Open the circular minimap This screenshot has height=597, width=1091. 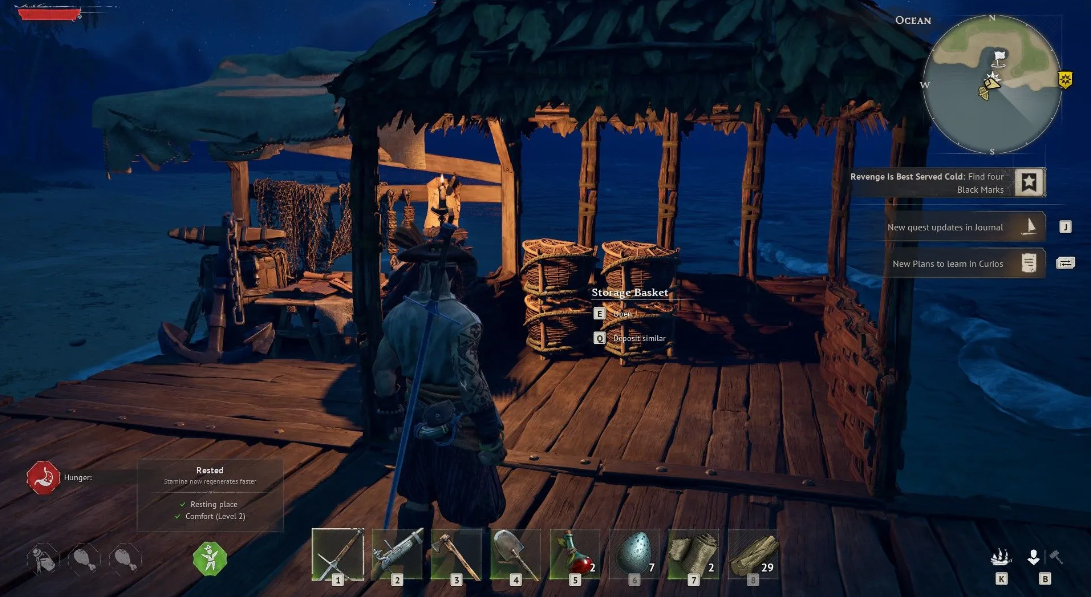991,84
